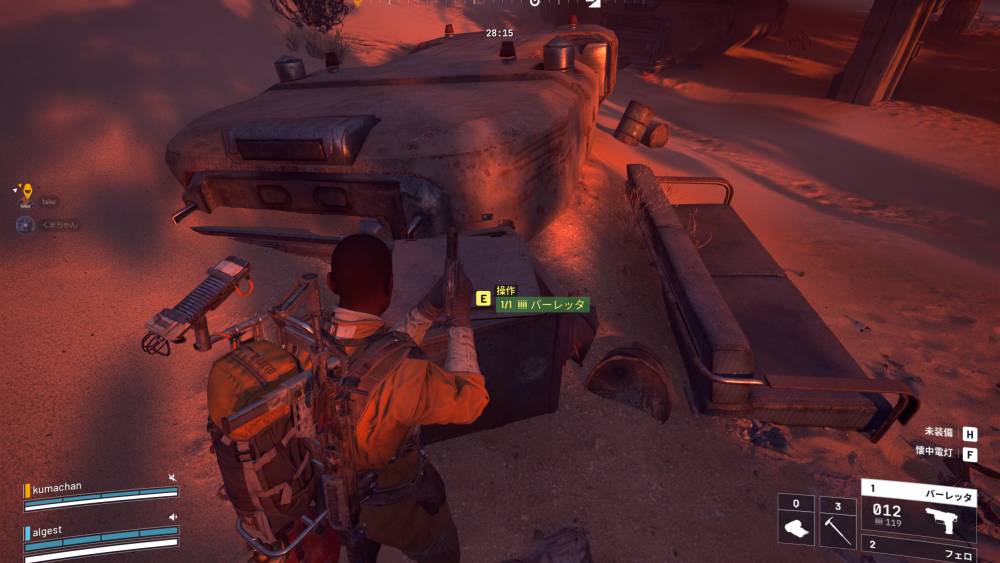Select the hammer tool slot
This screenshot has height=563, width=1000.
pyautogui.click(x=837, y=523)
